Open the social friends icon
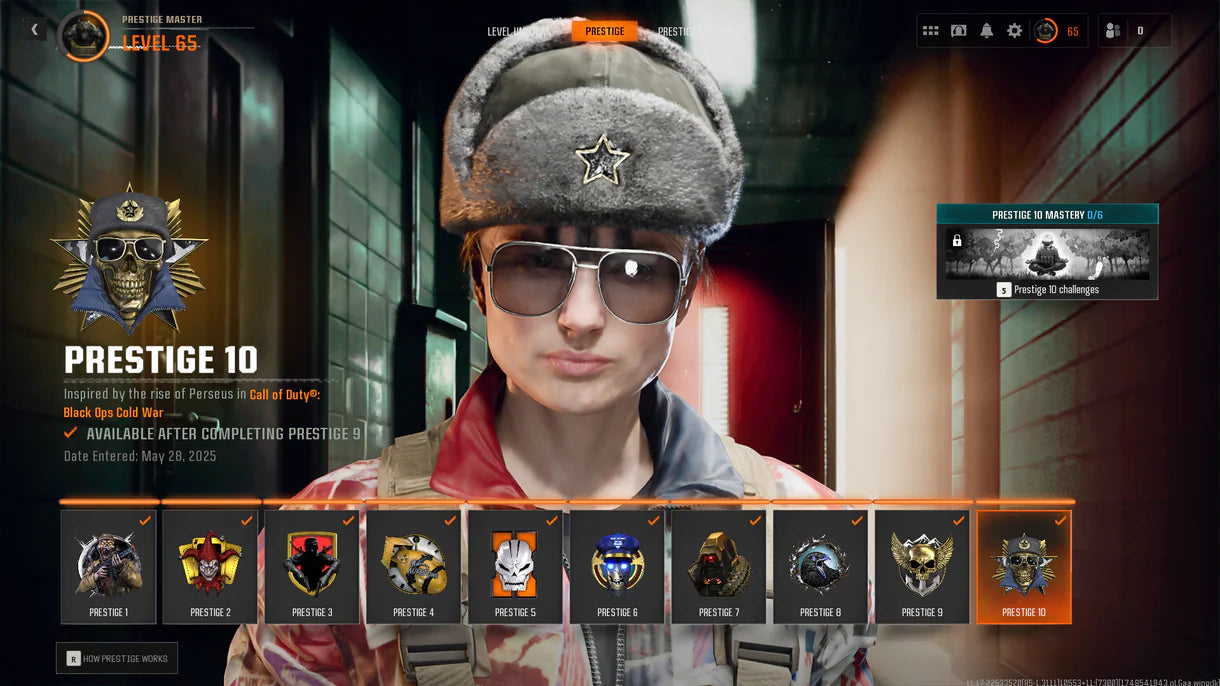Viewport: 1220px width, 686px height. pyautogui.click(x=1113, y=31)
